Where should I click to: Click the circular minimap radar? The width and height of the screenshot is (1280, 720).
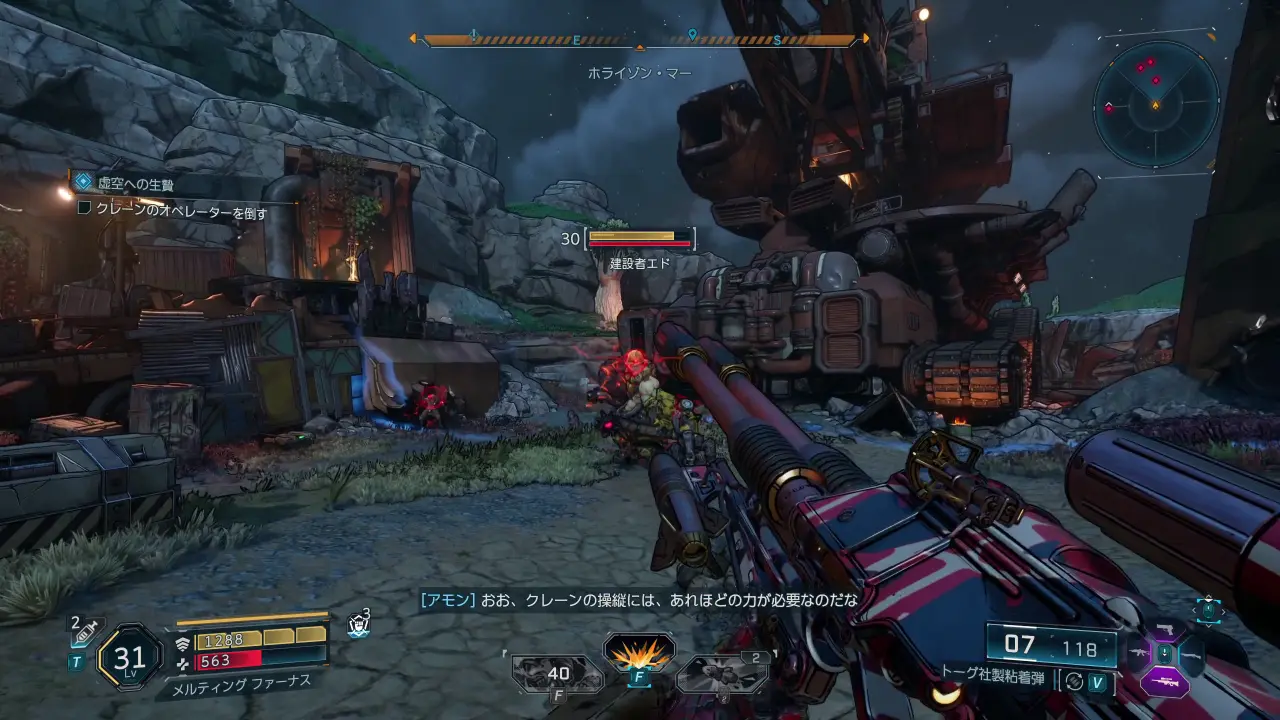coord(1156,103)
